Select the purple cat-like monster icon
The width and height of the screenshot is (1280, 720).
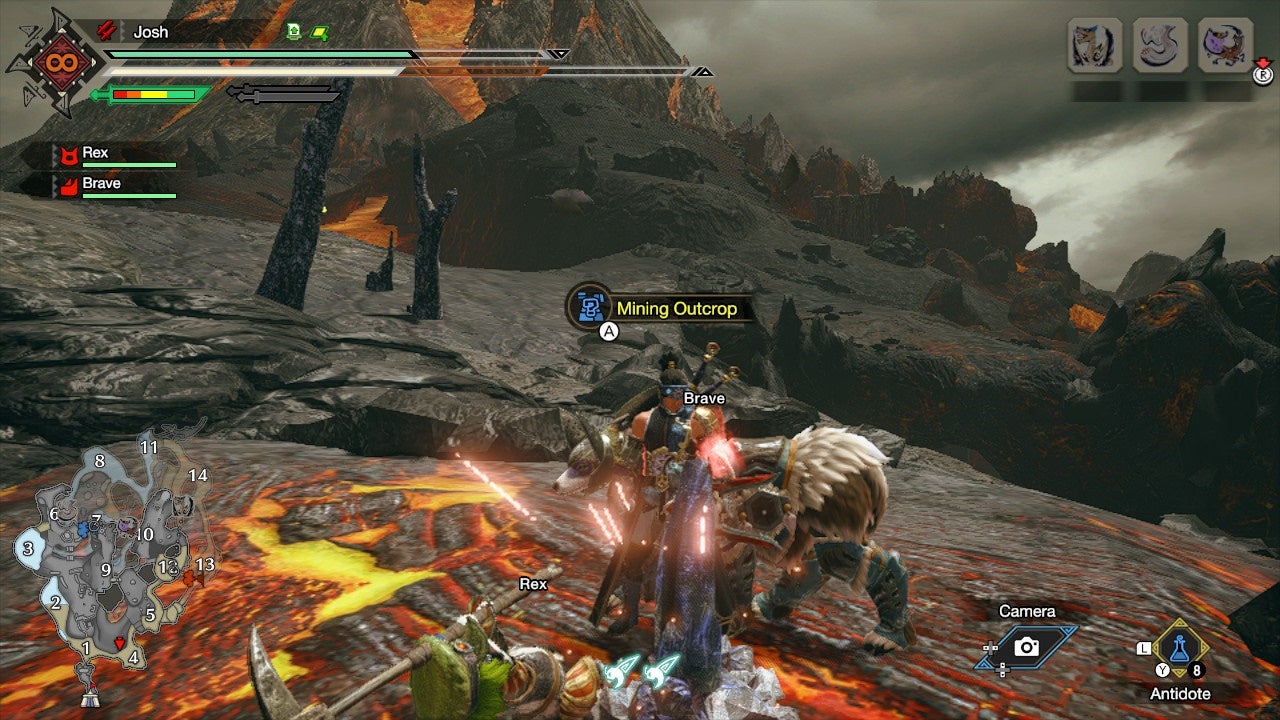1224,43
